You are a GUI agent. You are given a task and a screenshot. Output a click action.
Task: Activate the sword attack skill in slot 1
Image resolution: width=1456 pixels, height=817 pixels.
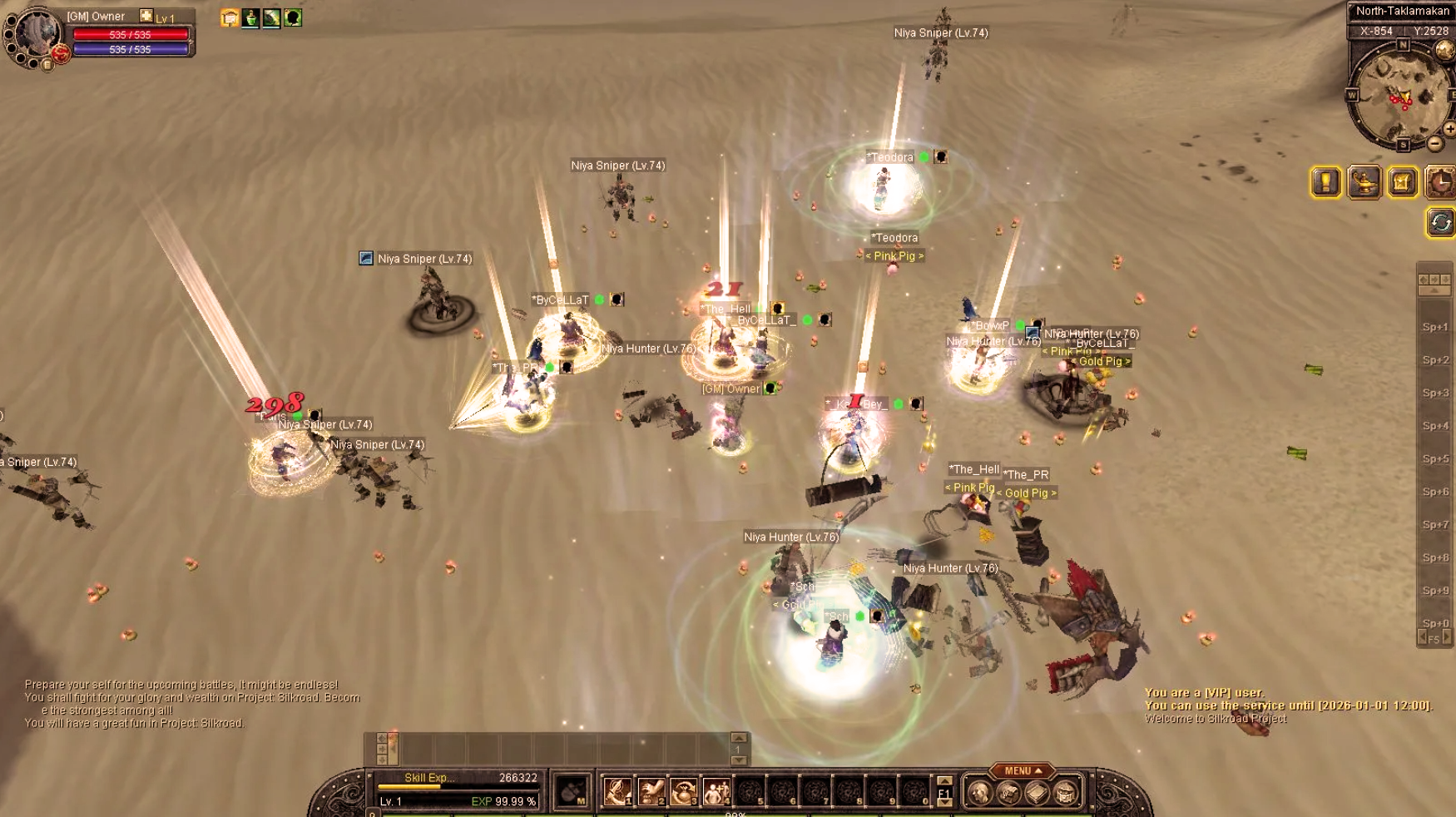click(617, 791)
